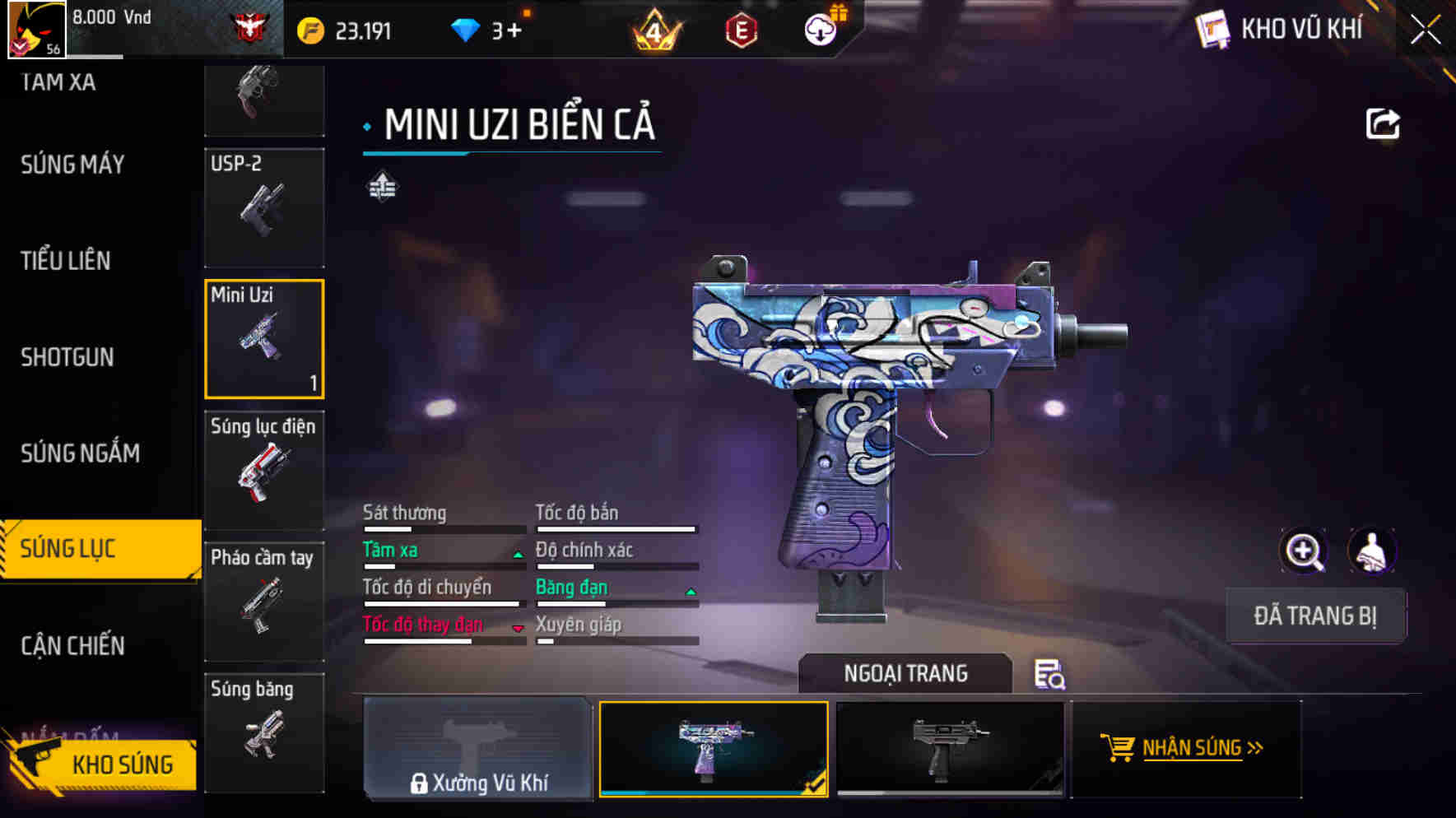Image resolution: width=1456 pixels, height=818 pixels.
Task: Select the default black Mini Uzi skin
Action: coord(950,748)
